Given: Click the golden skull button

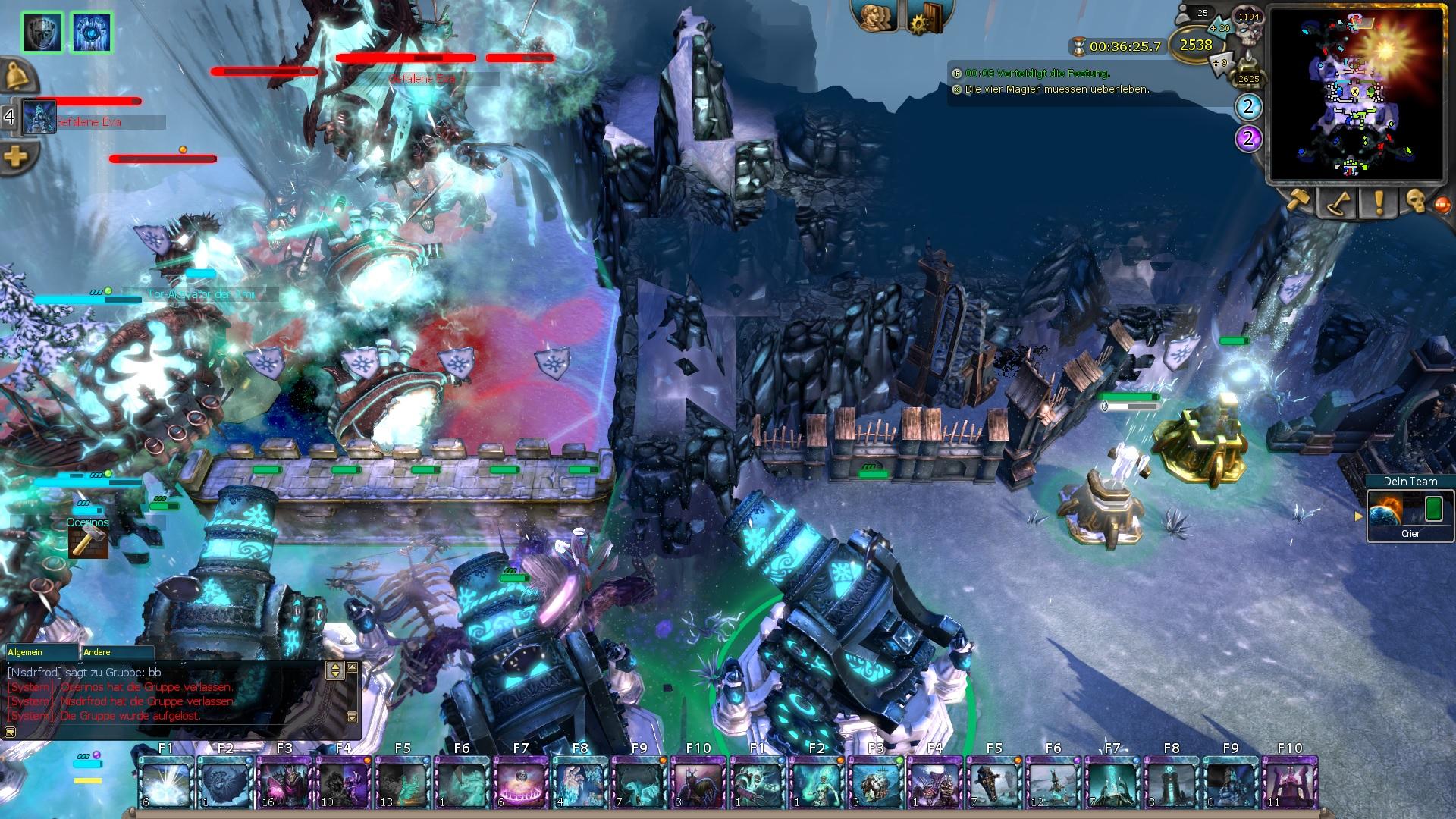Looking at the screenshot, I should click(x=1415, y=202).
